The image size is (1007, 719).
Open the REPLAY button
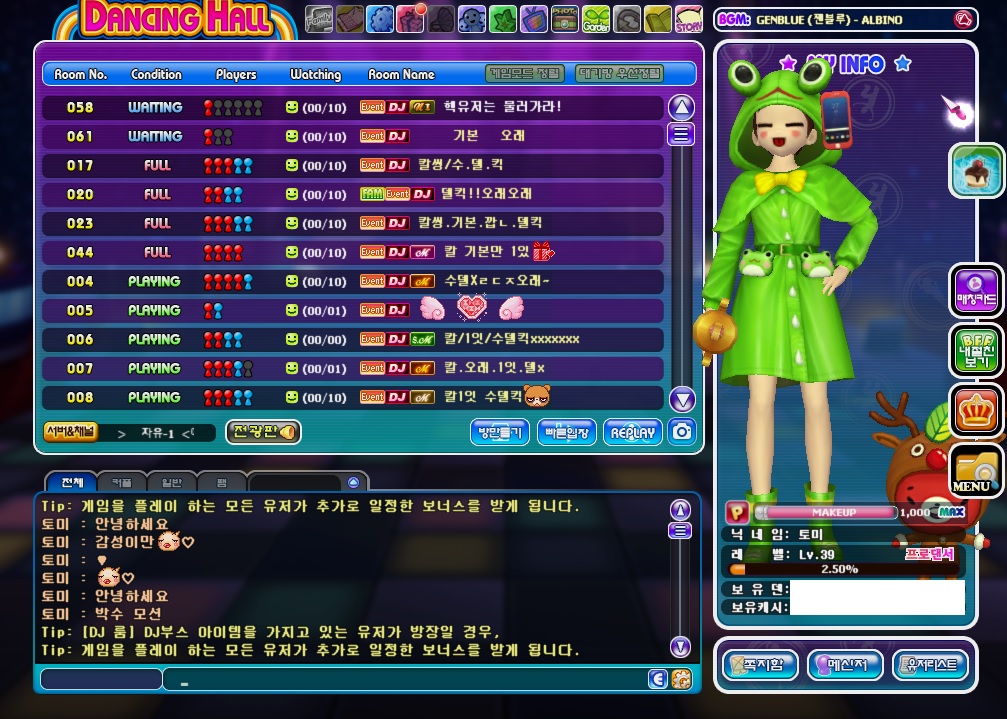(633, 432)
